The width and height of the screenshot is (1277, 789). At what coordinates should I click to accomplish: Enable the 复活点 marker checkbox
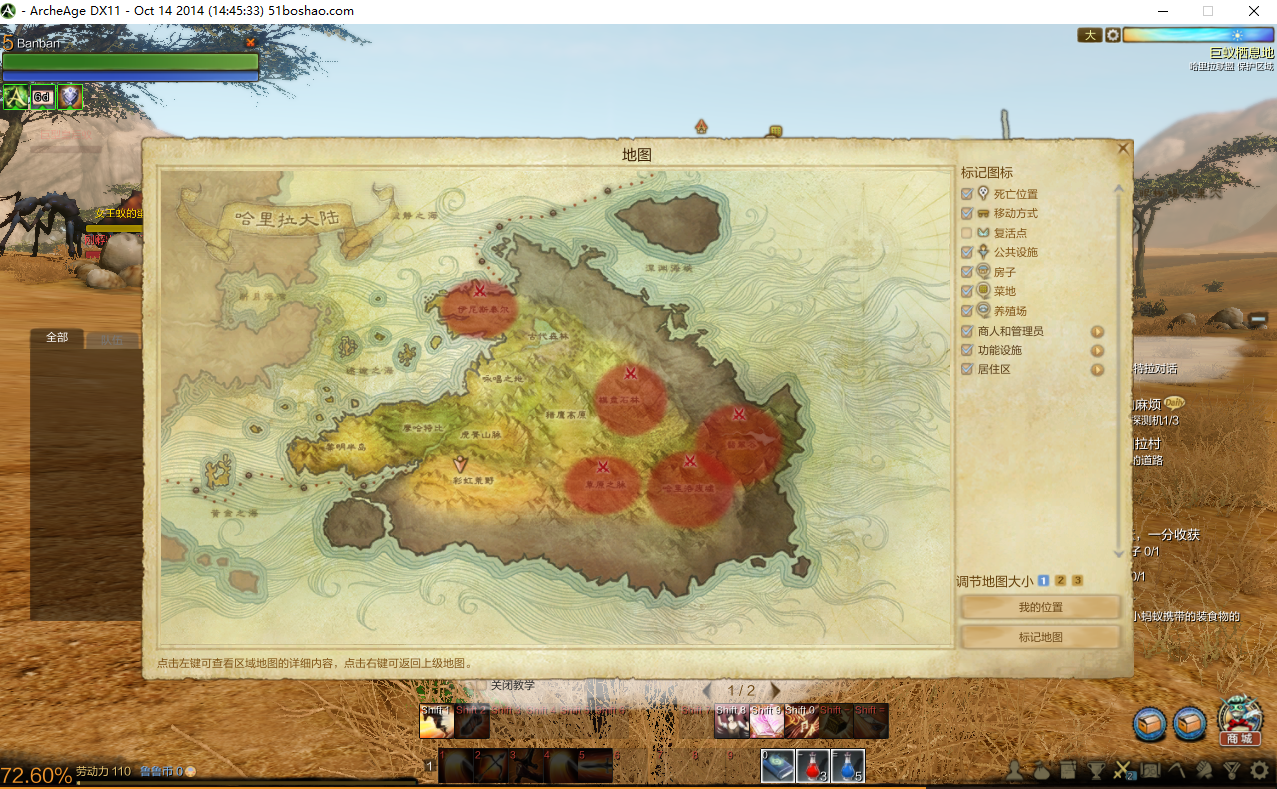tap(967, 233)
